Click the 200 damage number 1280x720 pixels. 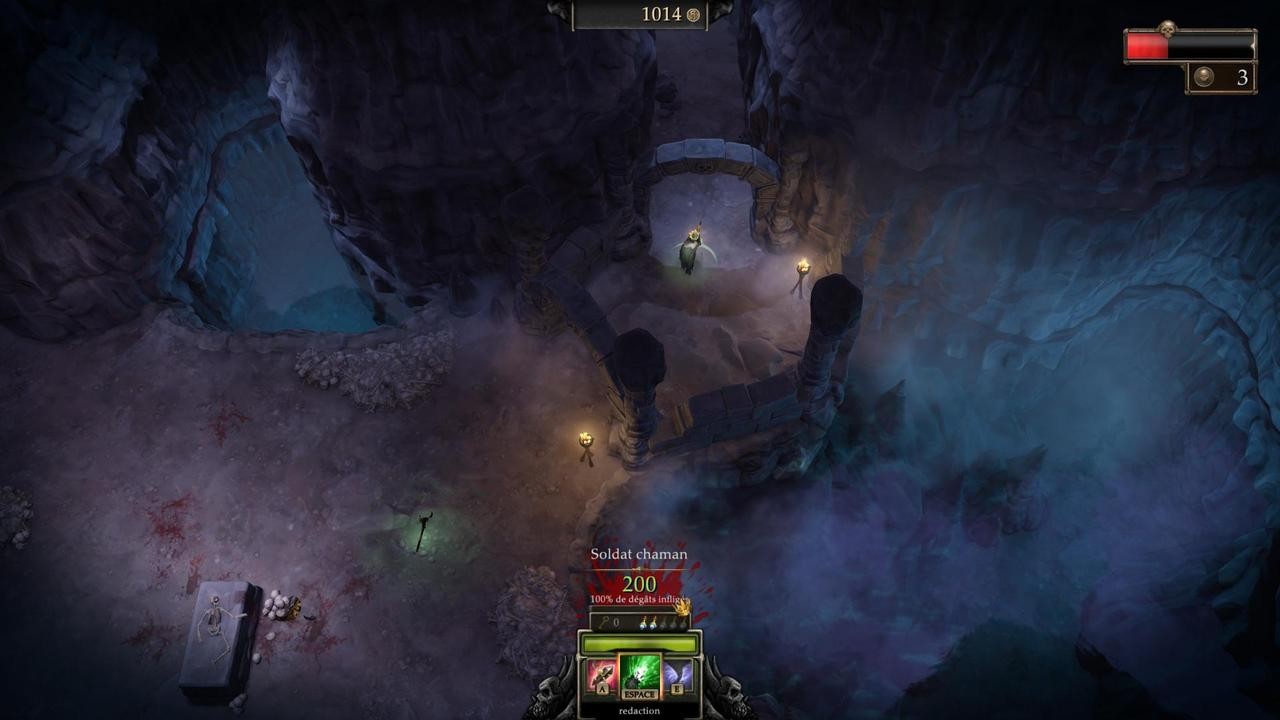[x=638, y=583]
